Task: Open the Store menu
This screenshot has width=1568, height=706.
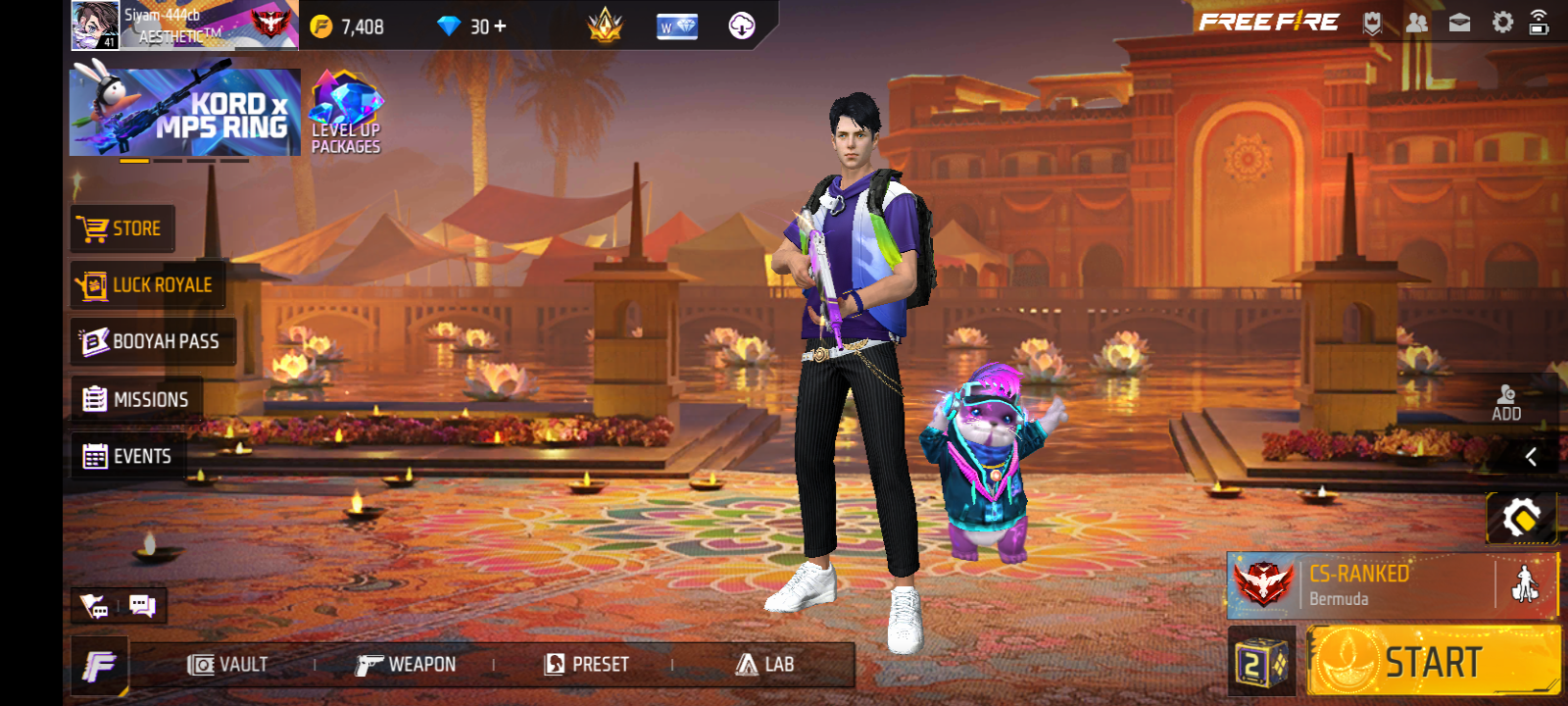Action: (x=122, y=228)
